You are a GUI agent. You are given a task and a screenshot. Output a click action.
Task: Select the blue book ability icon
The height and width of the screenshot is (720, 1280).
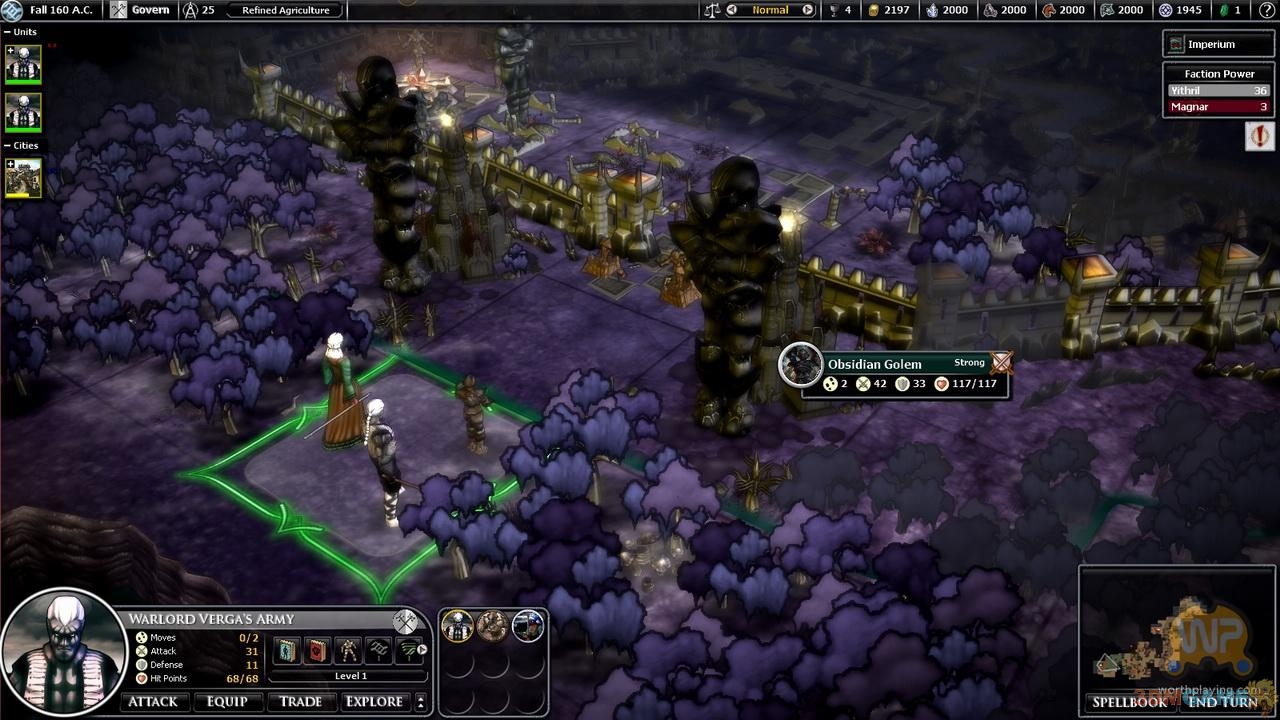coord(285,650)
